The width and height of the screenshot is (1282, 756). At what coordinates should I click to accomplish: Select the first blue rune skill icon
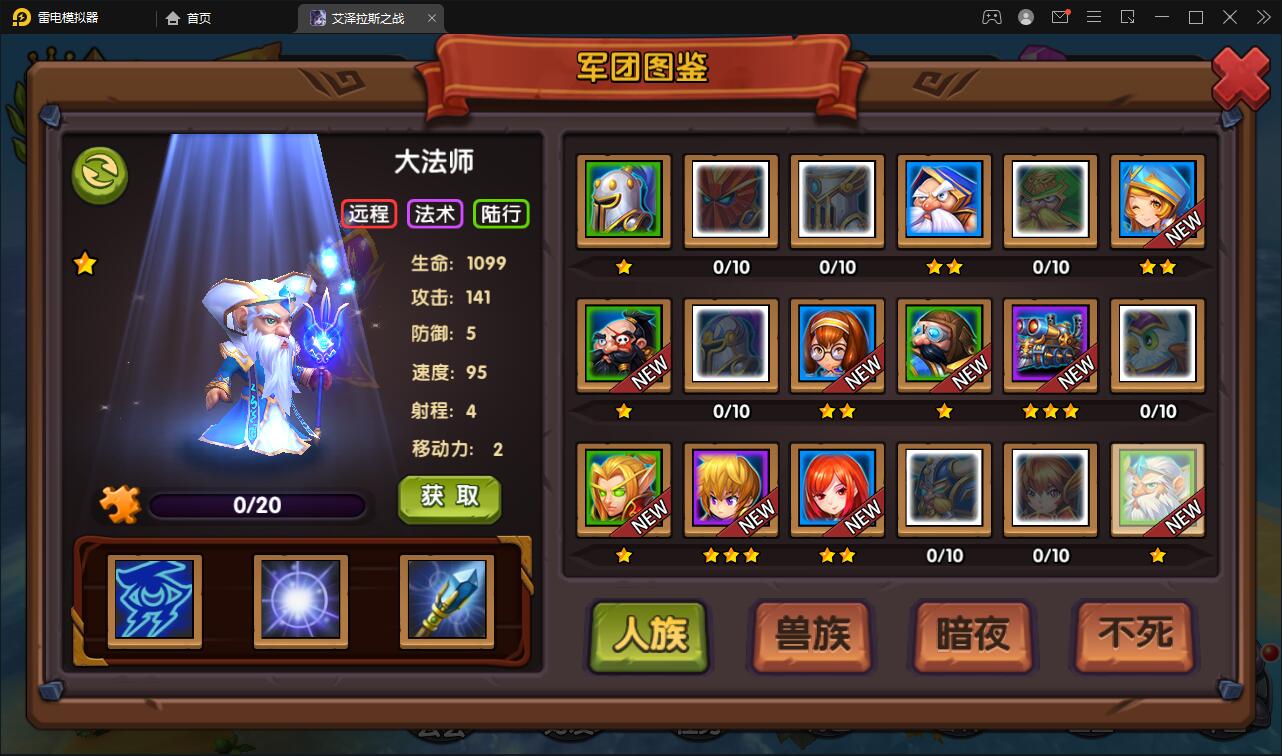(x=153, y=600)
